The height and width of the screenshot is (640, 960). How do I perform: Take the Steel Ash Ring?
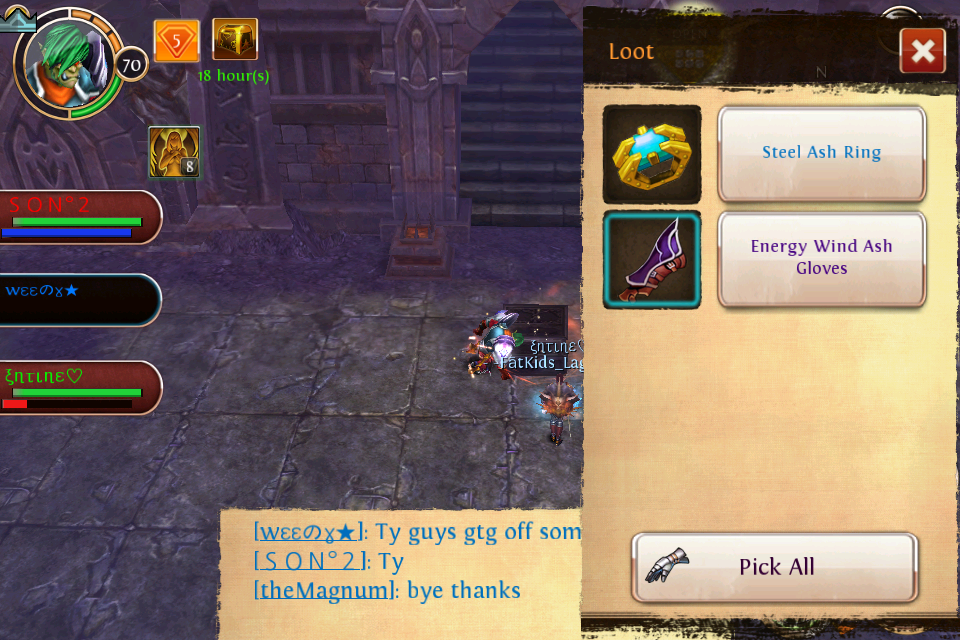coord(821,153)
